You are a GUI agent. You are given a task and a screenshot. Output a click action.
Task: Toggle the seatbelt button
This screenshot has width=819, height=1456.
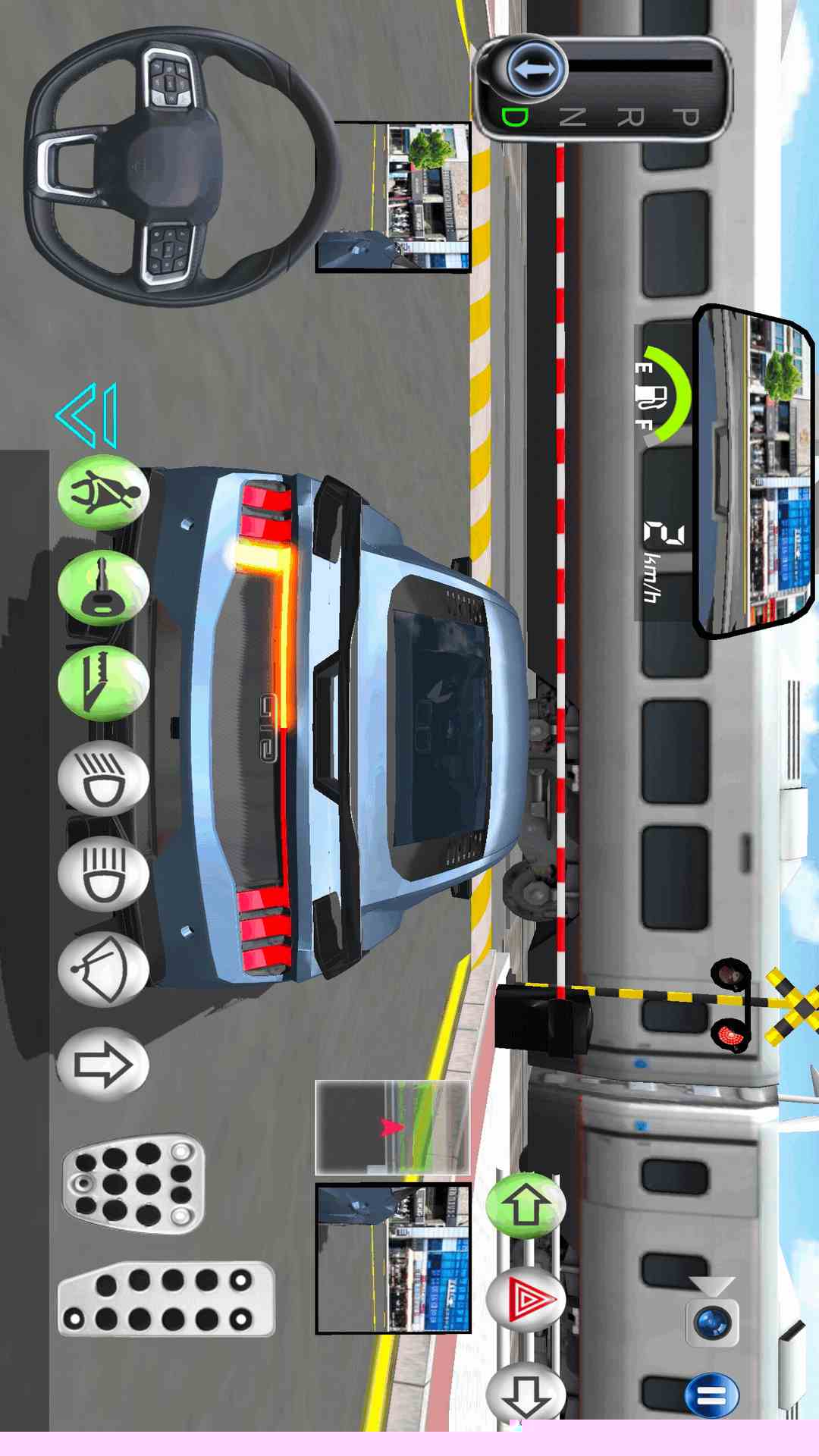click(x=103, y=492)
